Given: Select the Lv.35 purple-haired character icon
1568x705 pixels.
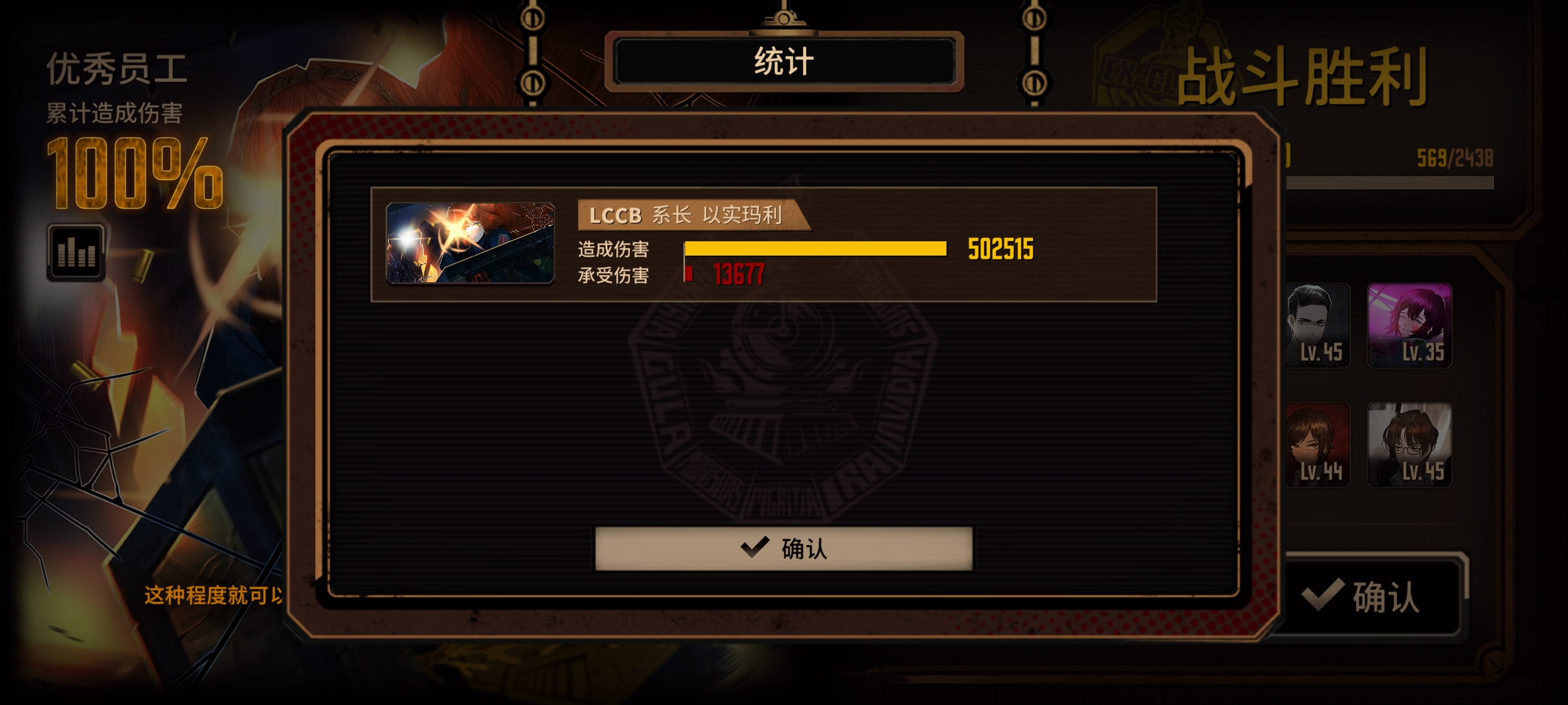Looking at the screenshot, I should 1411,325.
